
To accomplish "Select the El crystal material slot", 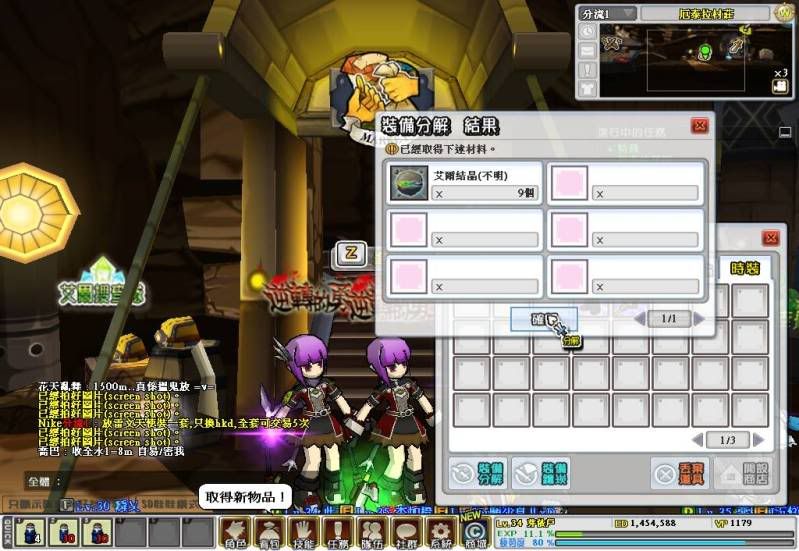I will coord(408,182).
